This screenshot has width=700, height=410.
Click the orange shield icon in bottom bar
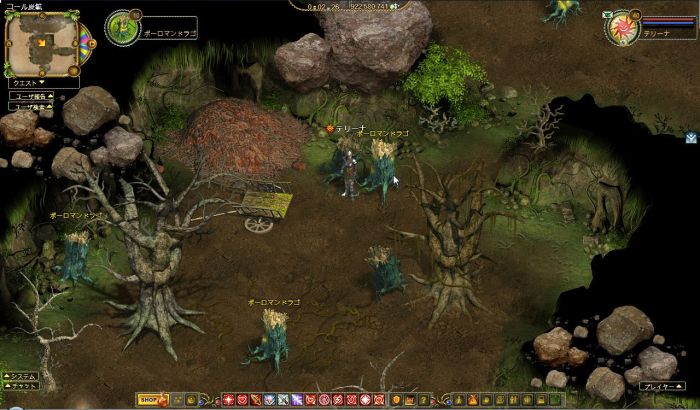point(396,400)
